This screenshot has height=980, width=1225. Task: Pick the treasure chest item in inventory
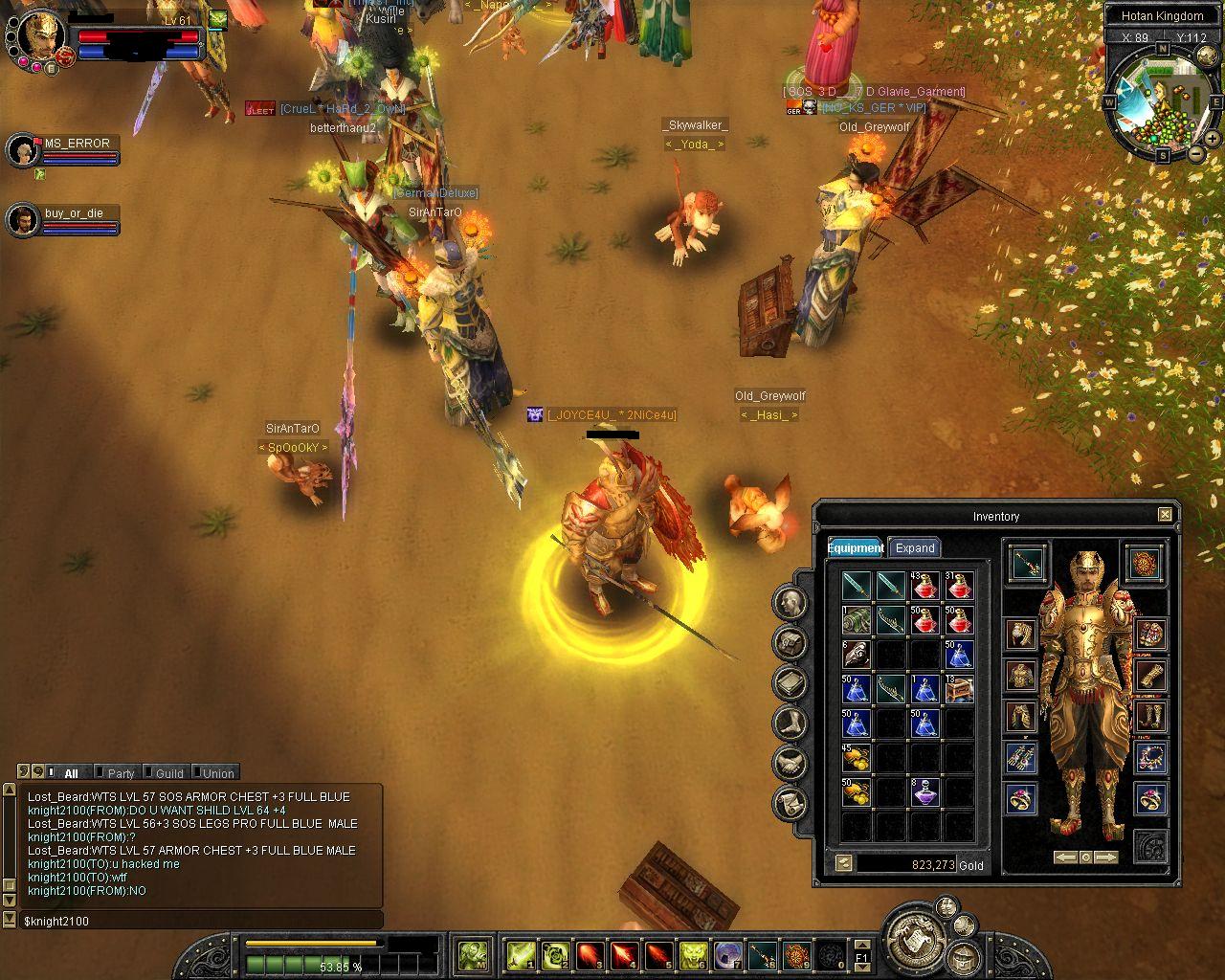[x=959, y=689]
